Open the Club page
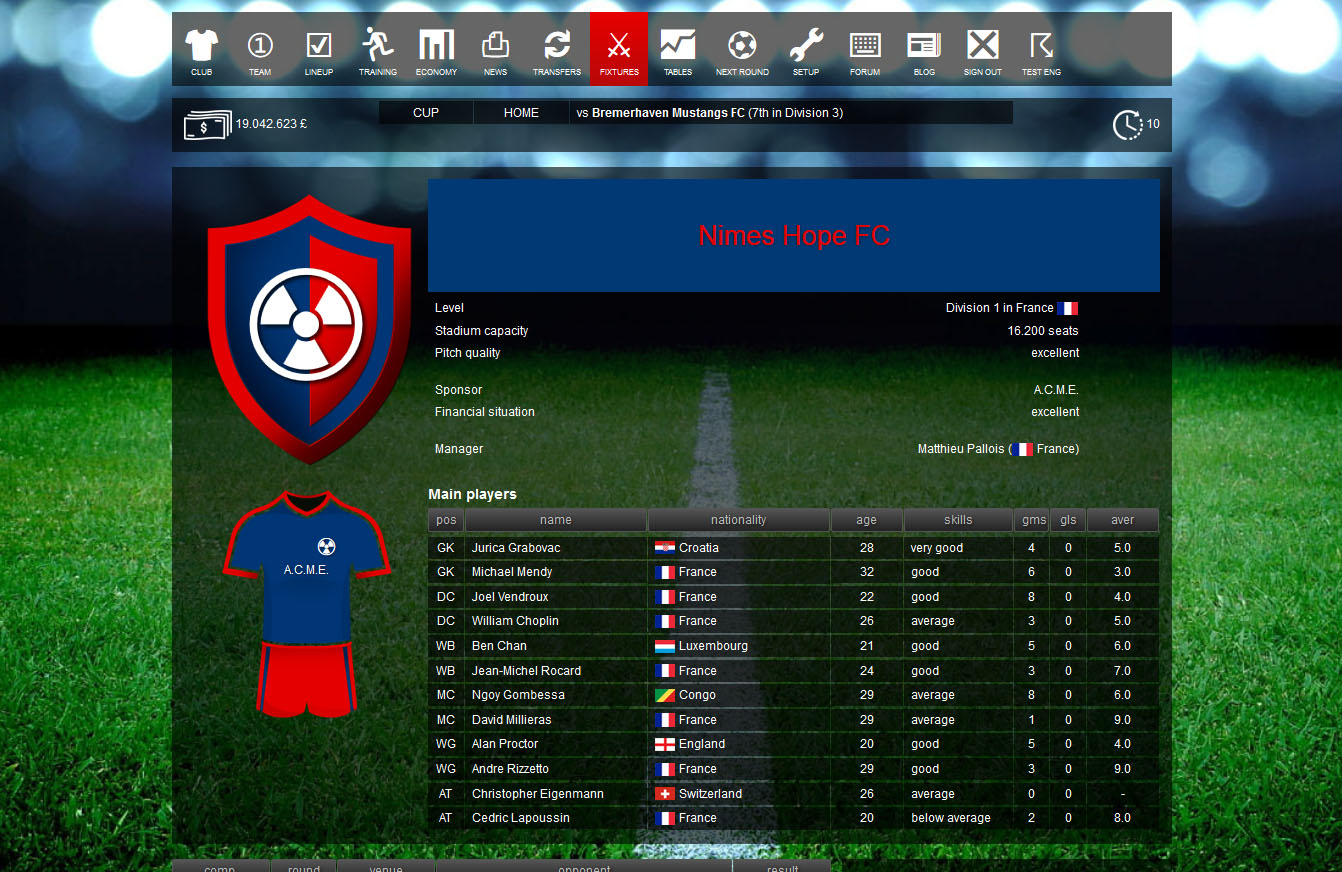1342x872 pixels. coord(200,48)
